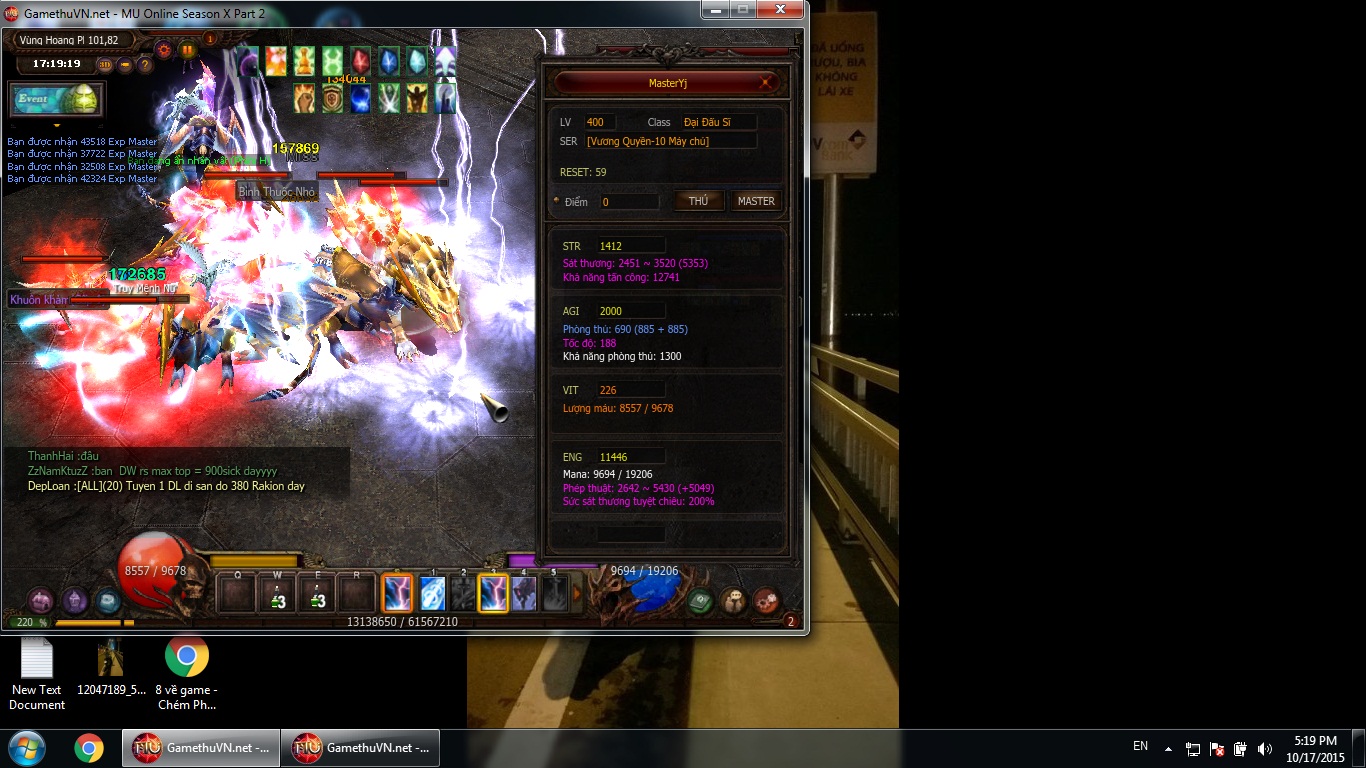Click the blue chest icon on the HUD
This screenshot has height=768, width=1366.
[x=107, y=601]
